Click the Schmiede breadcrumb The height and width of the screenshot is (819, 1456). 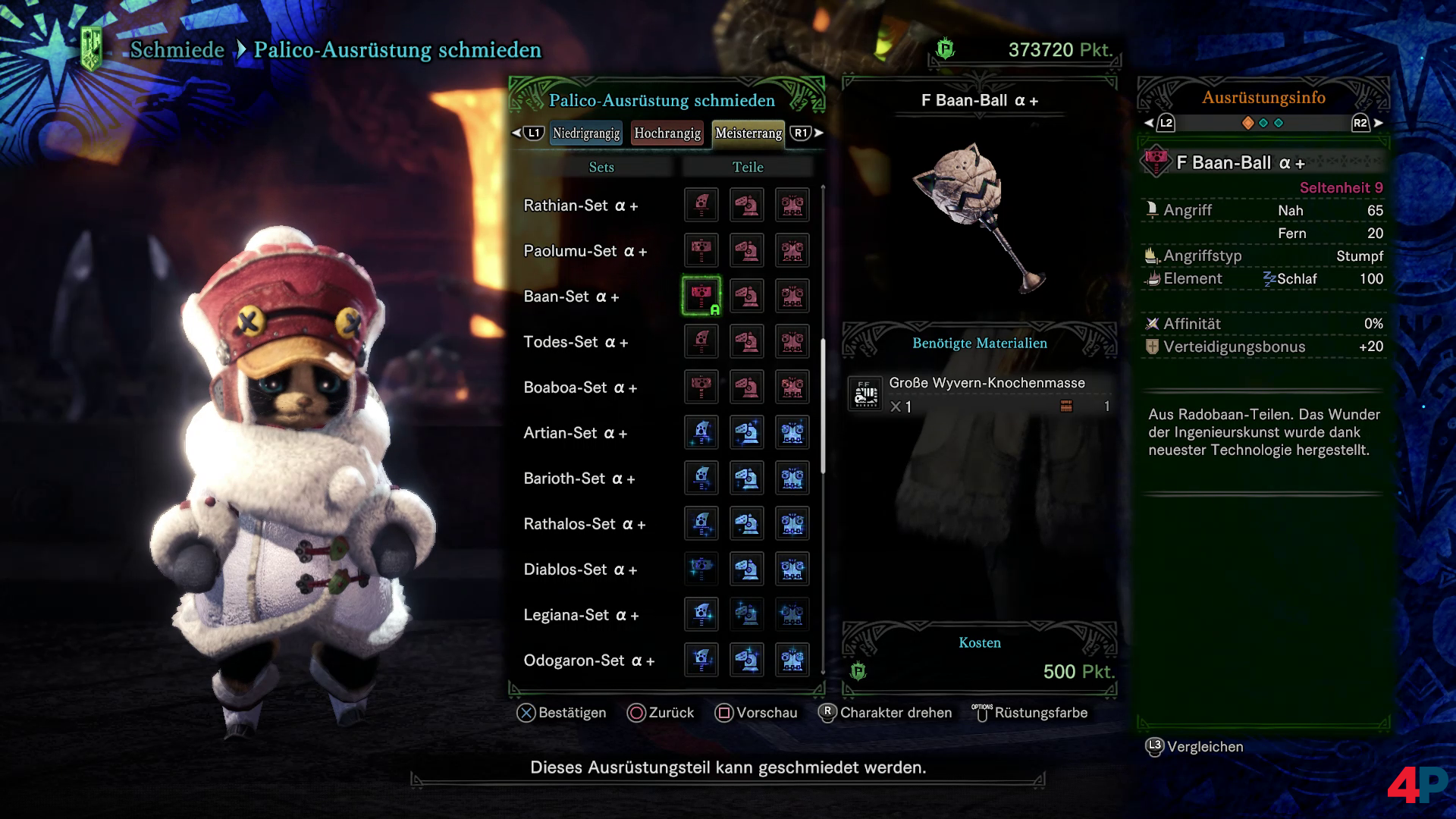click(177, 50)
